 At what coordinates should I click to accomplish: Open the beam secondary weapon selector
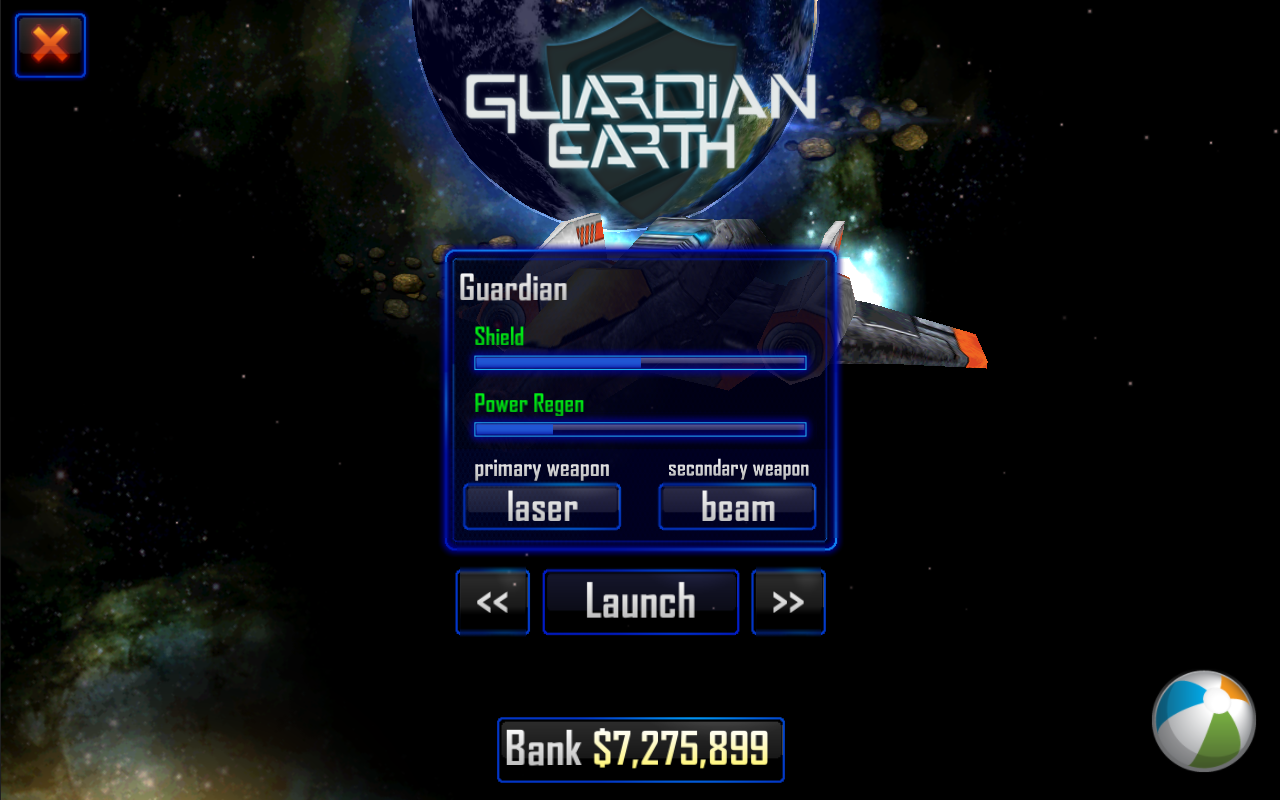tap(737, 506)
